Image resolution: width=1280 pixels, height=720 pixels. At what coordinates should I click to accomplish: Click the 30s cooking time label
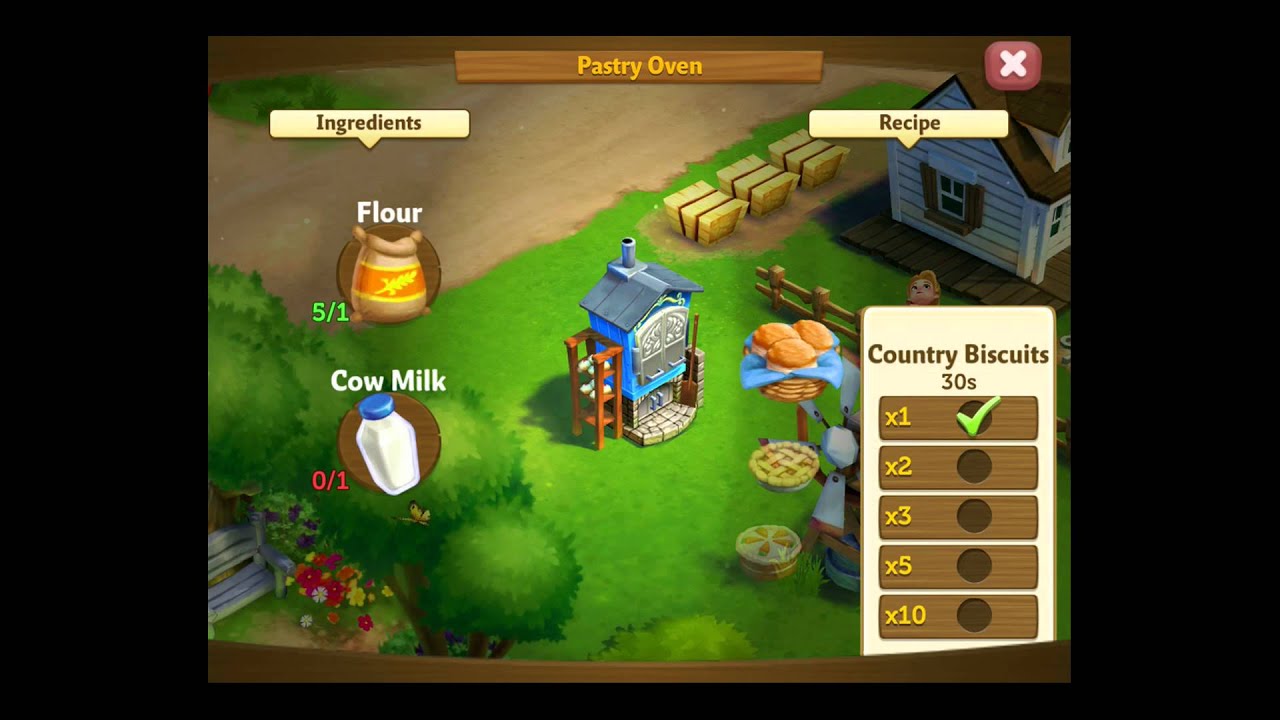957,380
